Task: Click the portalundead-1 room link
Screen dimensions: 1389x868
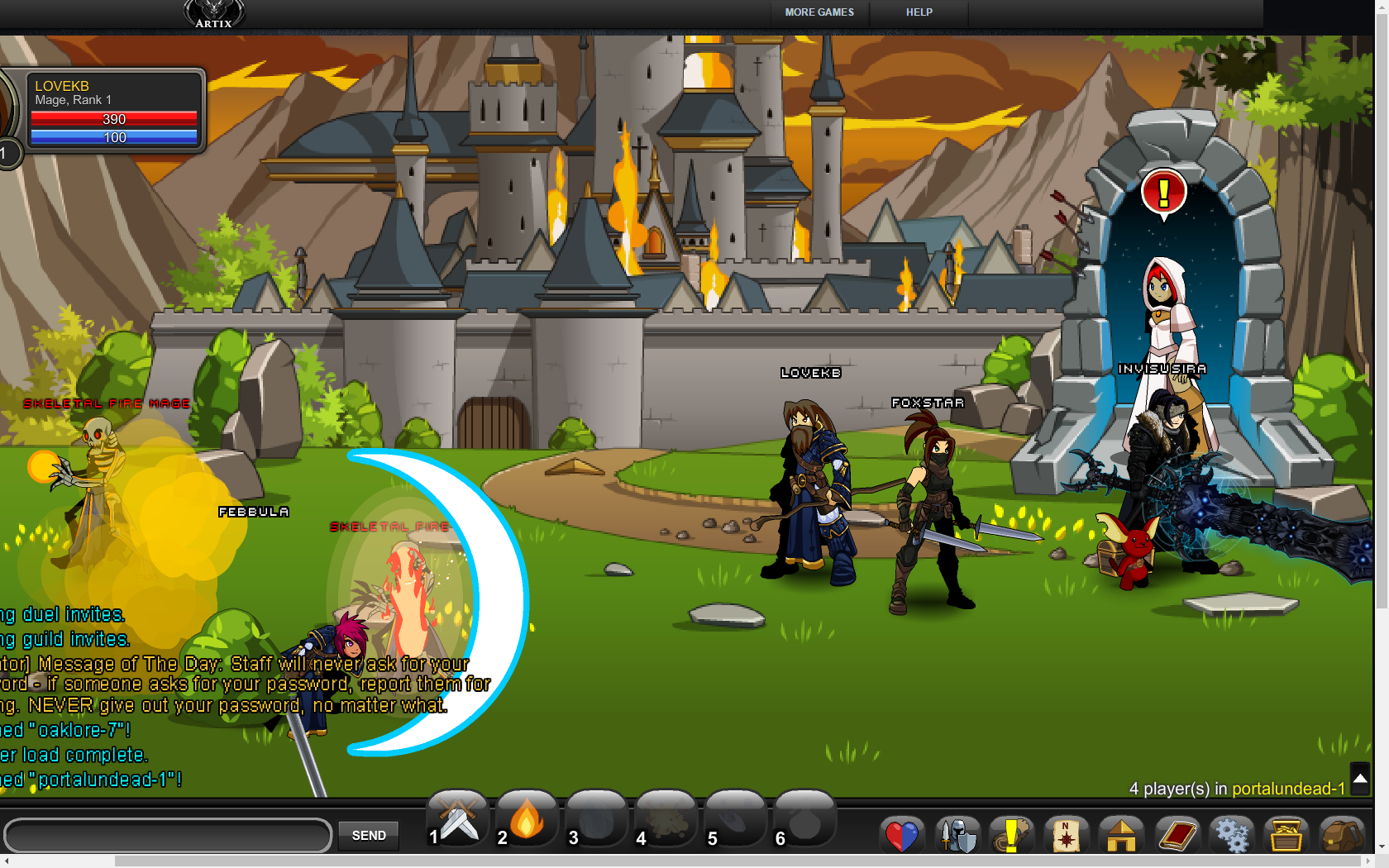Action: [1290, 789]
